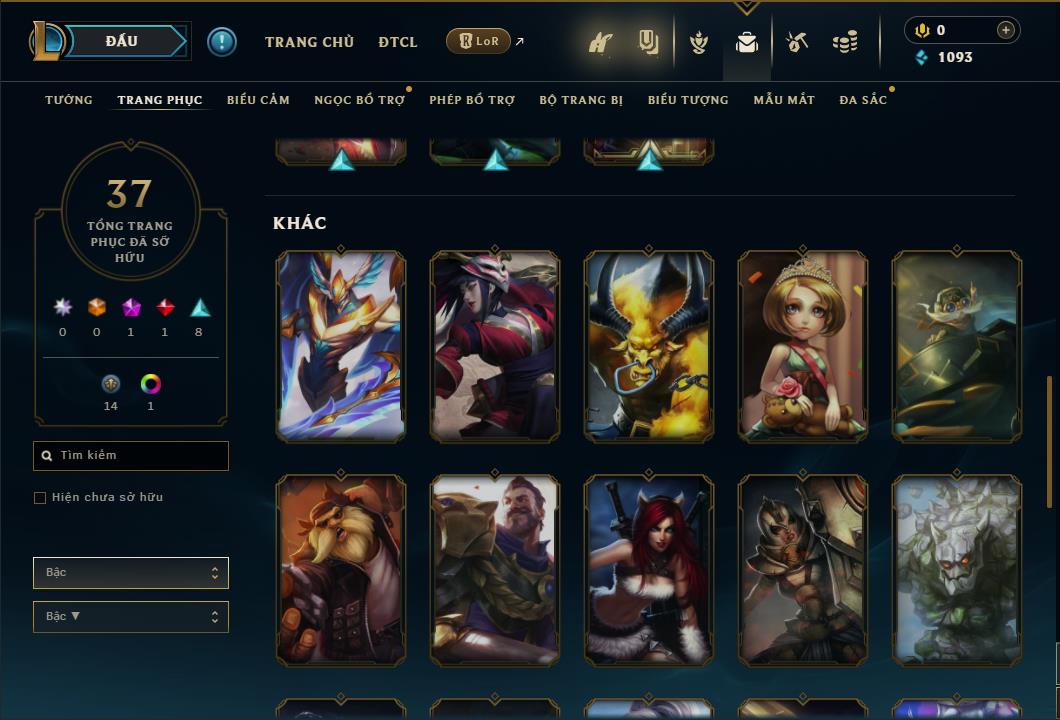The height and width of the screenshot is (720, 1060).
Task: Go to the ĐTCL section
Action: coord(398,42)
